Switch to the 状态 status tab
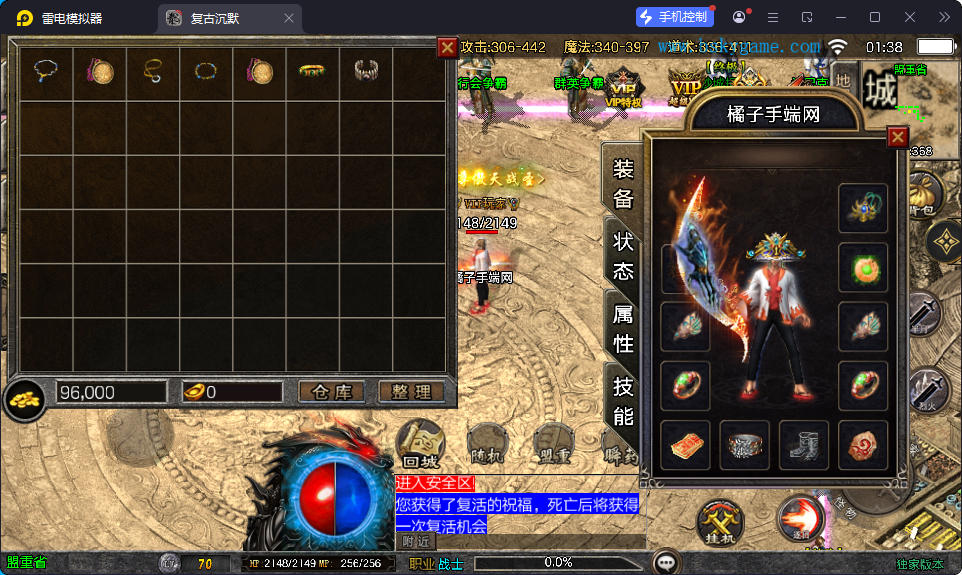962x575 pixels. tap(623, 256)
